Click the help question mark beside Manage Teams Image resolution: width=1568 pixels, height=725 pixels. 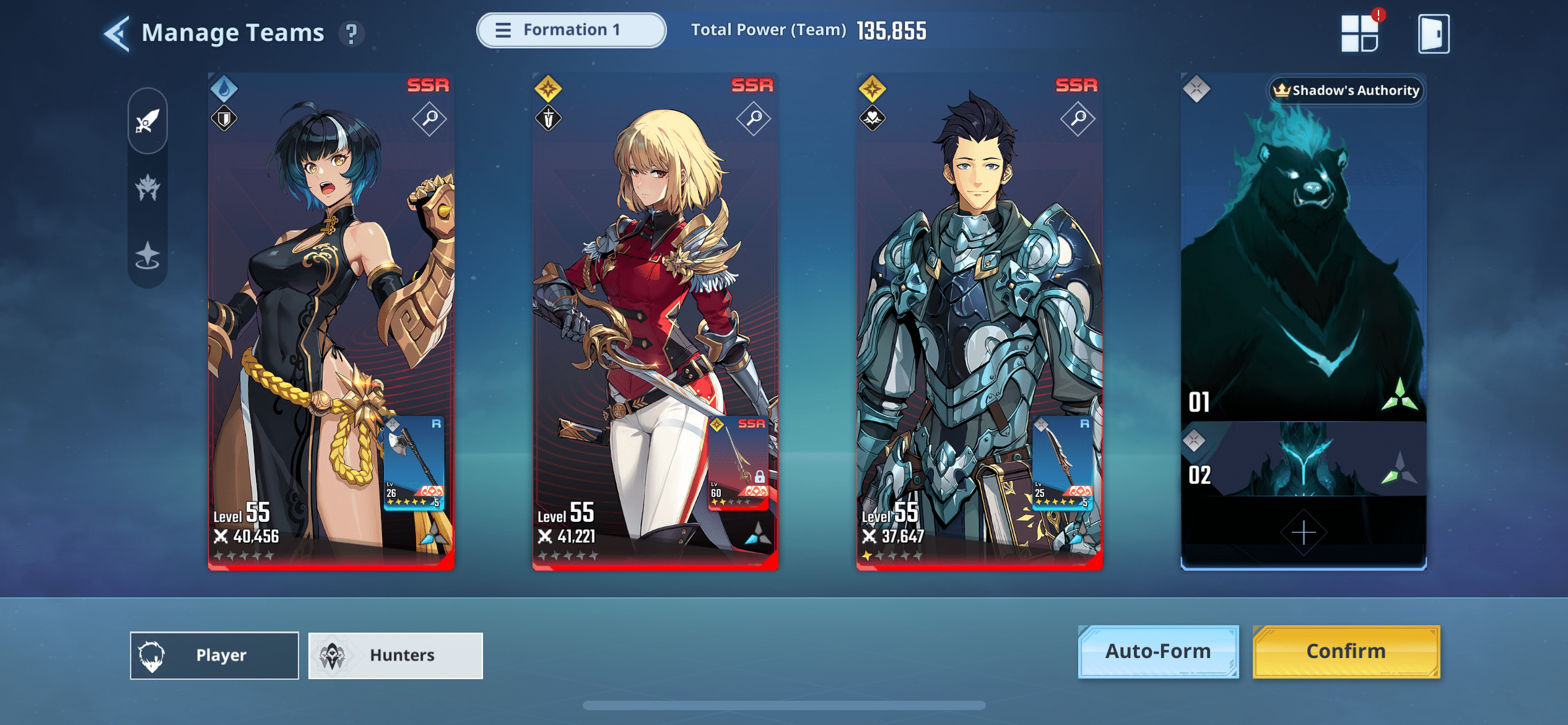point(352,34)
